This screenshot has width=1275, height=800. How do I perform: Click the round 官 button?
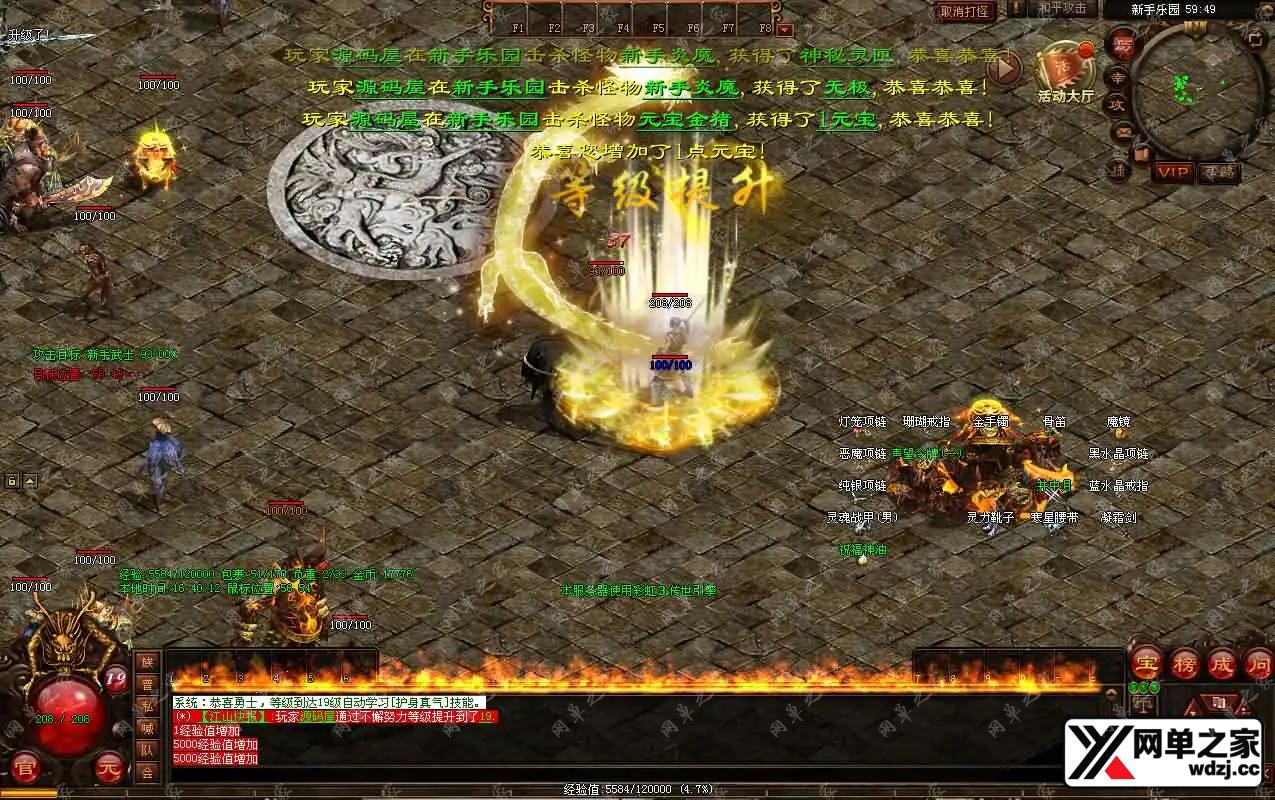point(24,768)
